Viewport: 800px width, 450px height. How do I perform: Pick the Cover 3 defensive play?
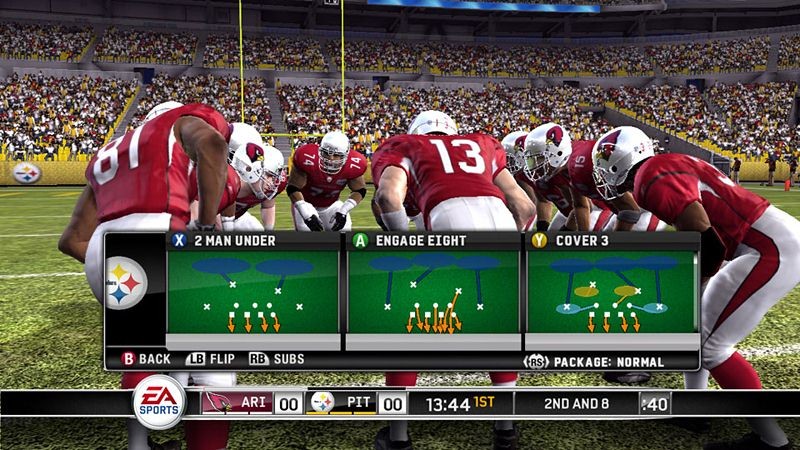[612, 291]
